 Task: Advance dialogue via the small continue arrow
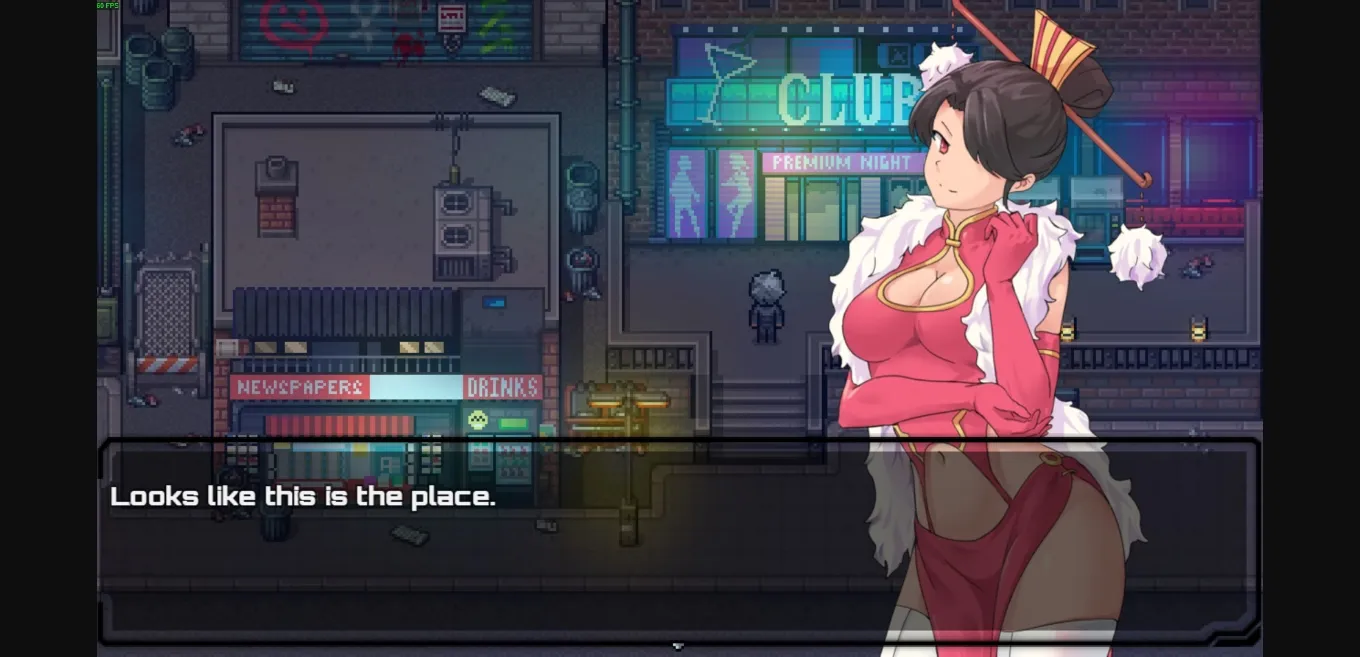pyautogui.click(x=678, y=646)
